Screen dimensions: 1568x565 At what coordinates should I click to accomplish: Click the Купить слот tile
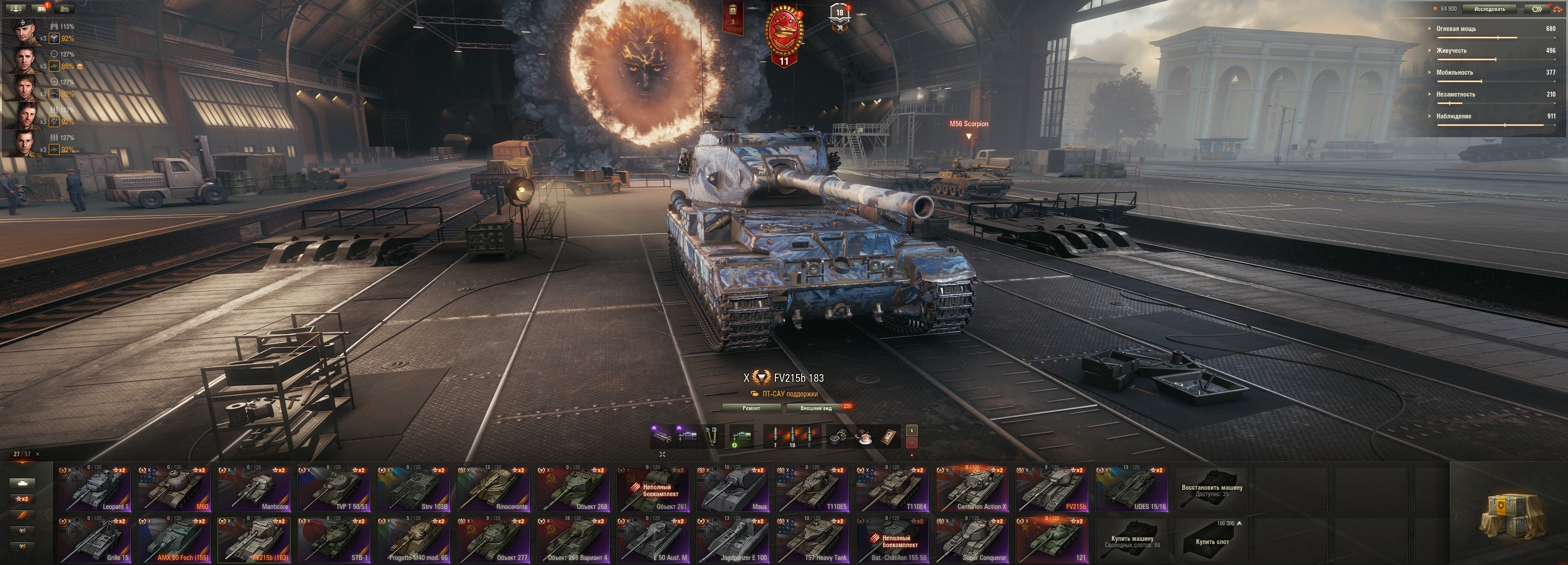1211,540
